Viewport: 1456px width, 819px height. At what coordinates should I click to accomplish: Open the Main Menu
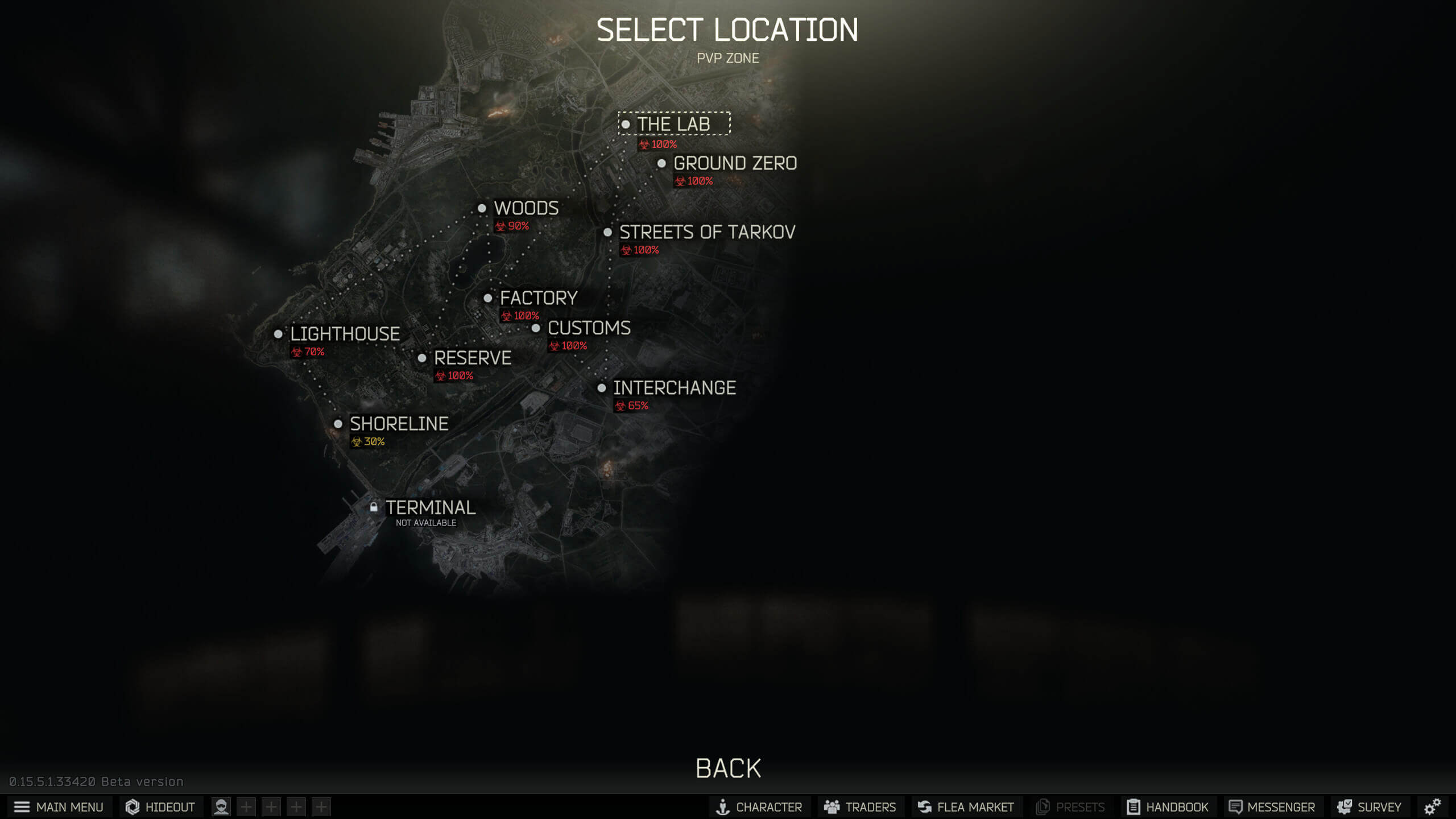[59, 807]
